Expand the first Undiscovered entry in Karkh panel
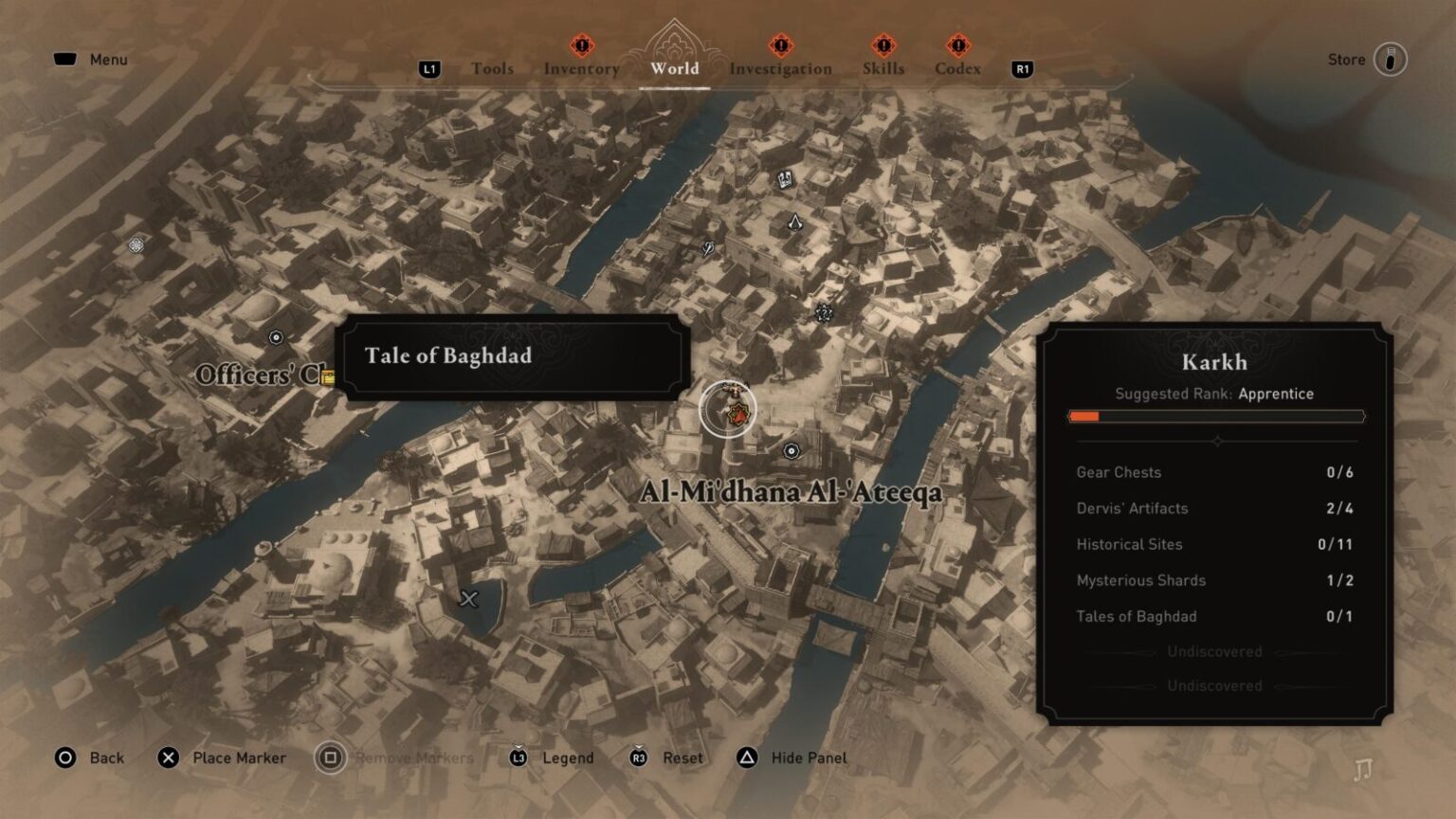1456x819 pixels. tap(1216, 651)
